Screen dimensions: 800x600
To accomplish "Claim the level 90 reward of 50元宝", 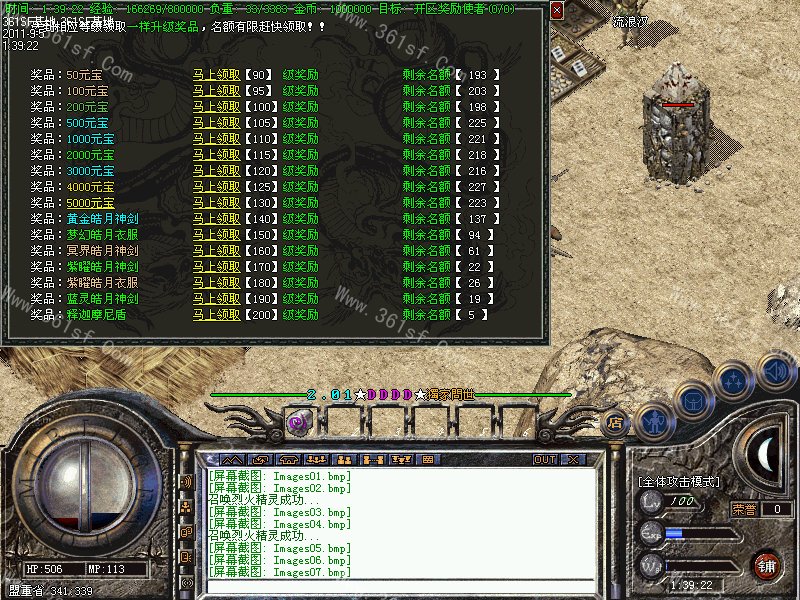I will click(x=217, y=75).
